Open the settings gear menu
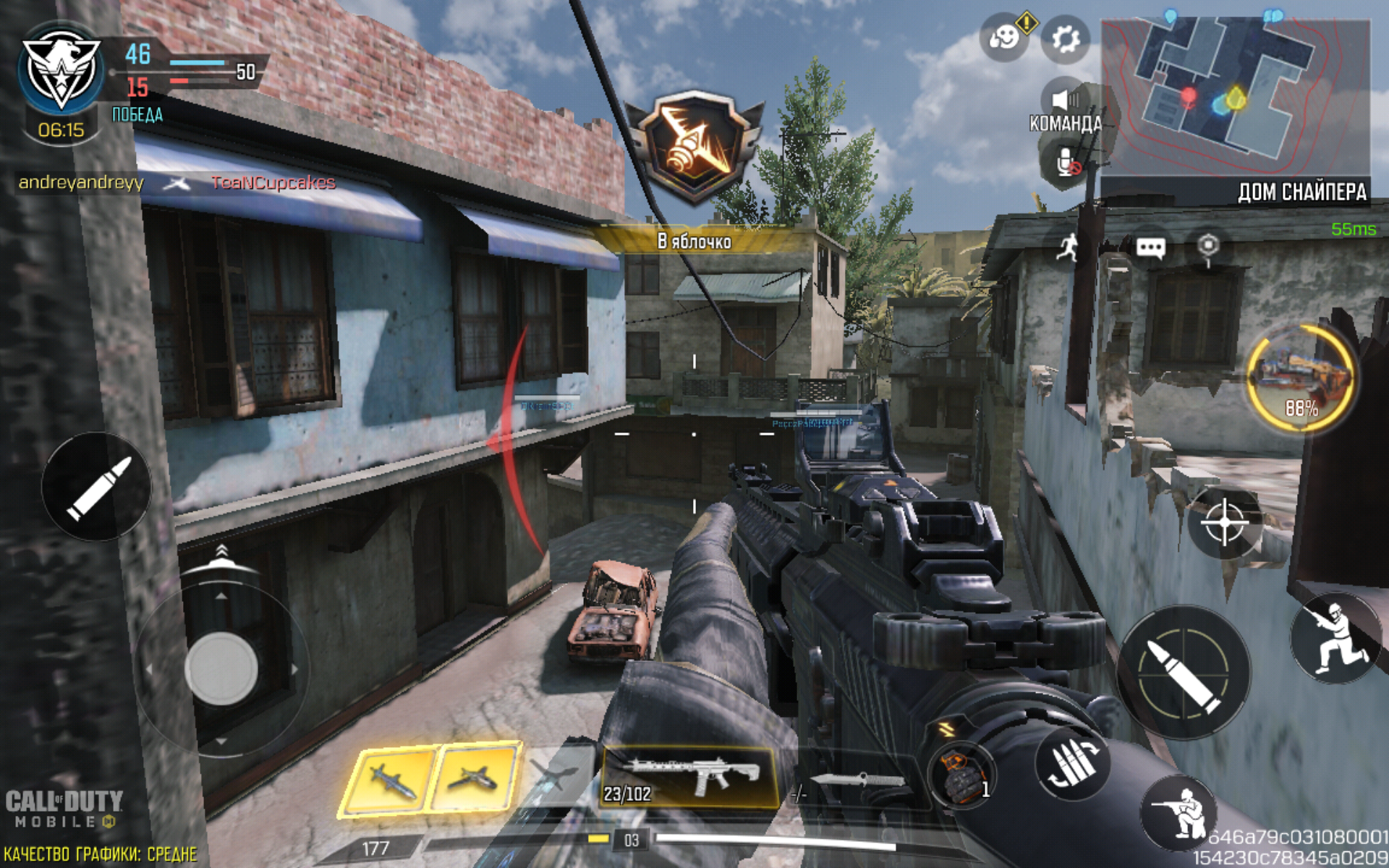 click(1065, 39)
